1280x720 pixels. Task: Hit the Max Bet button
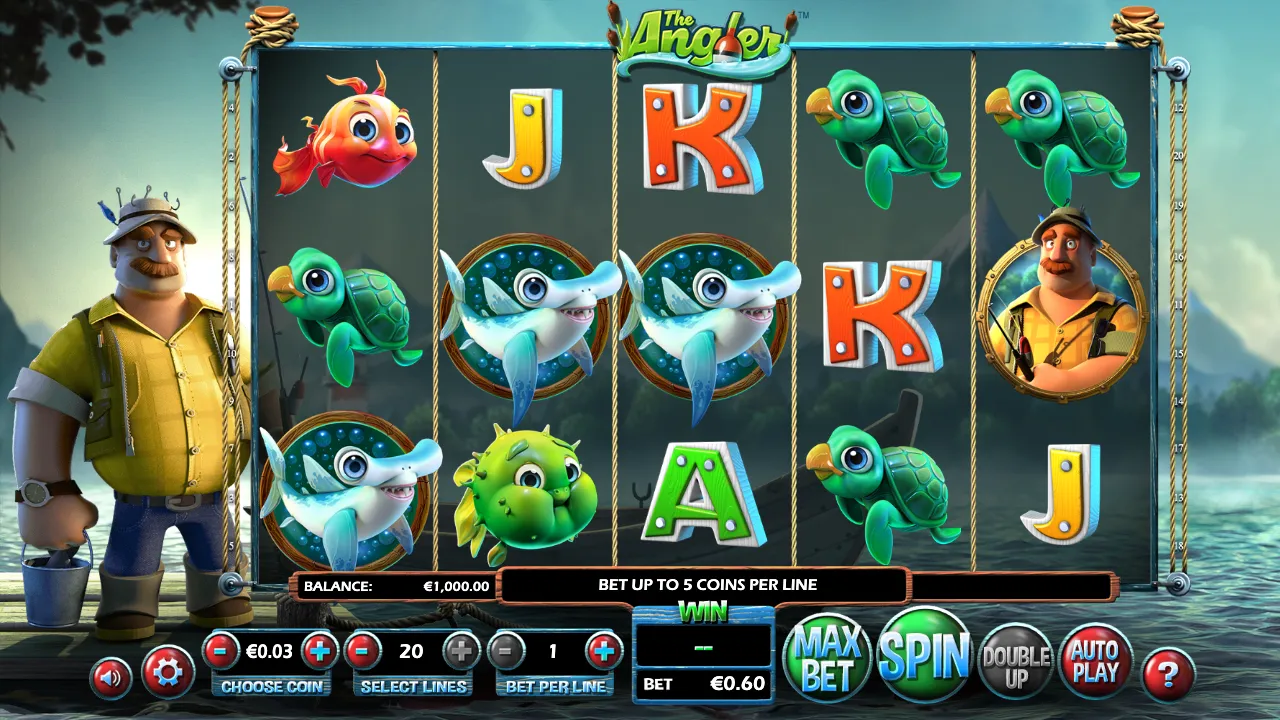[827, 659]
